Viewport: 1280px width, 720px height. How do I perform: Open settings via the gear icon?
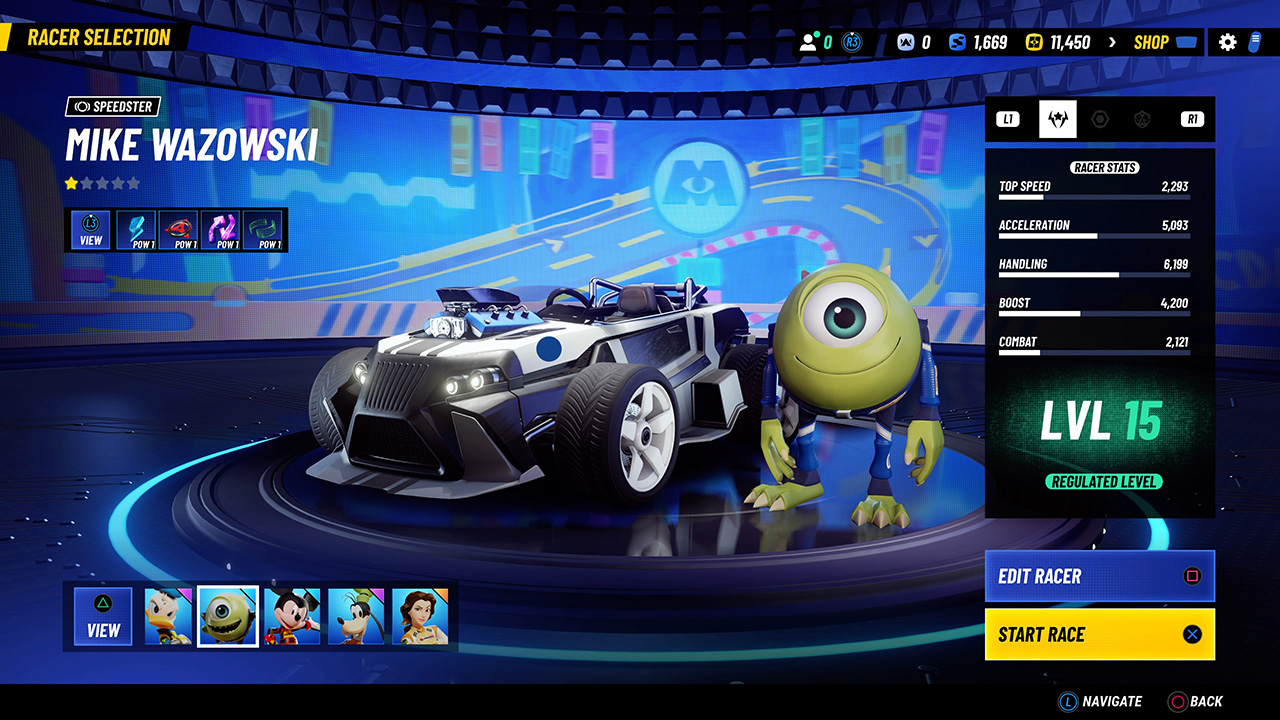tap(1227, 42)
